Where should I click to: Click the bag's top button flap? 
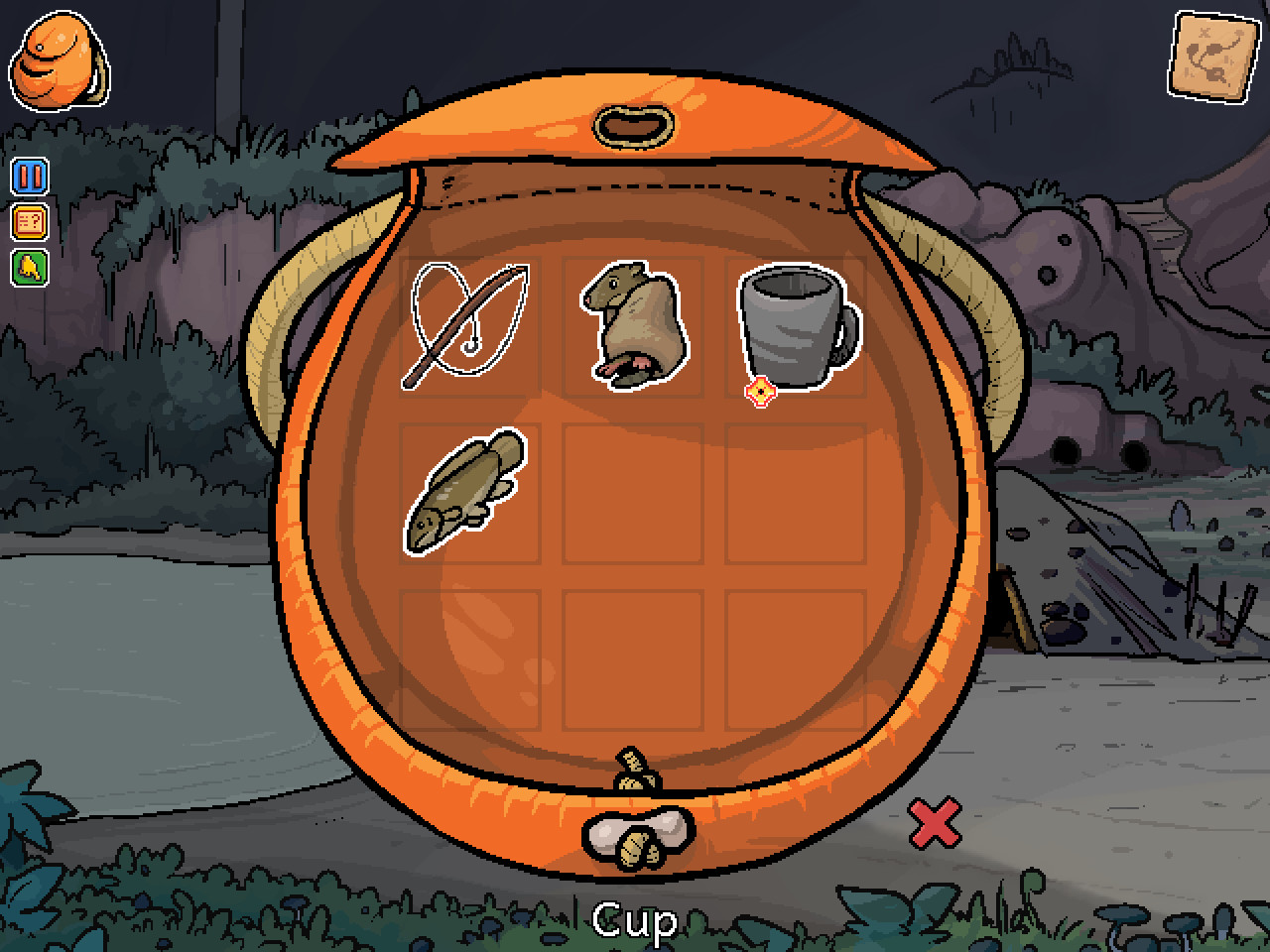coord(635,126)
